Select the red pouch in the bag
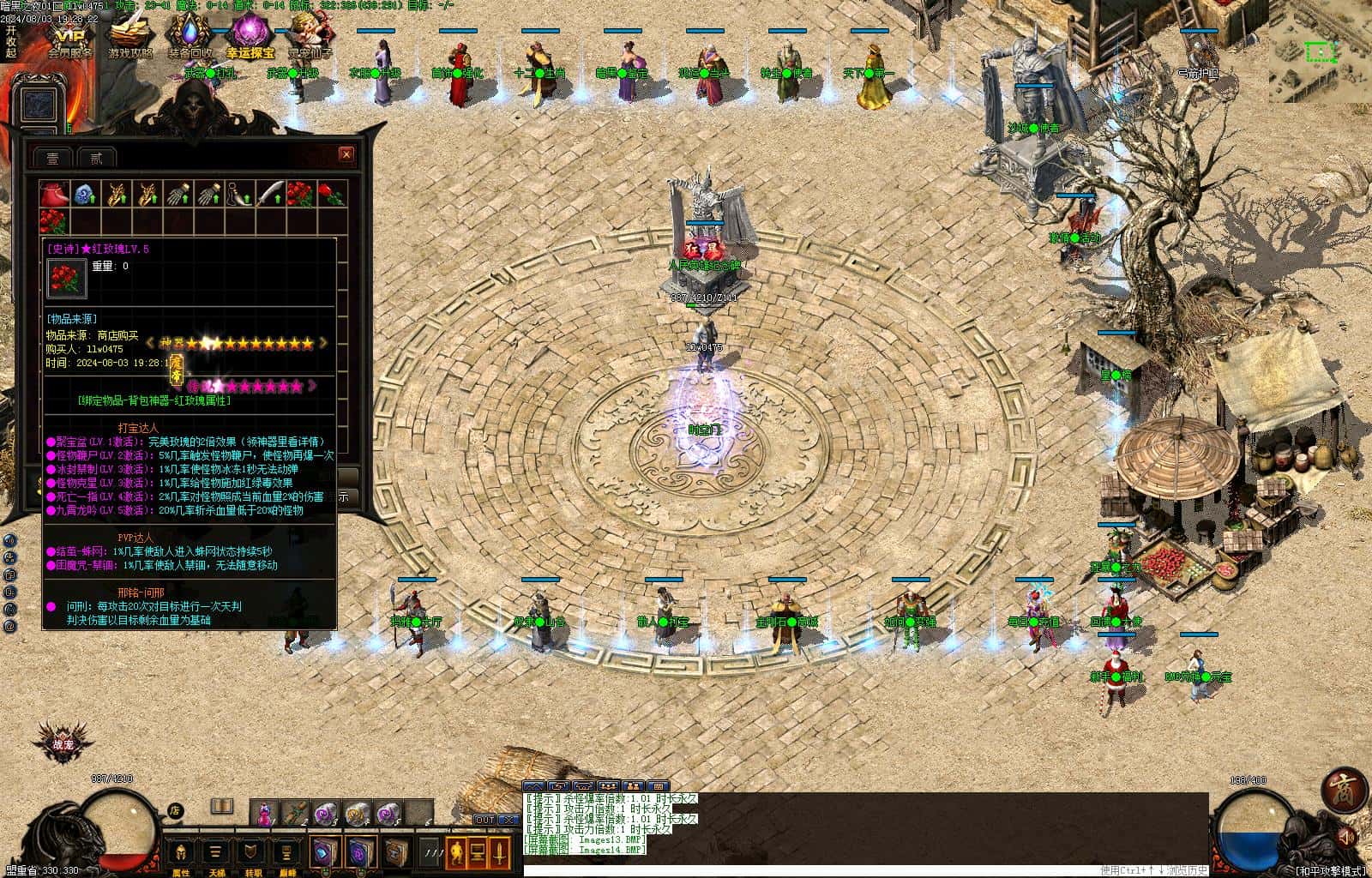The width and height of the screenshot is (1372, 878). 53,194
